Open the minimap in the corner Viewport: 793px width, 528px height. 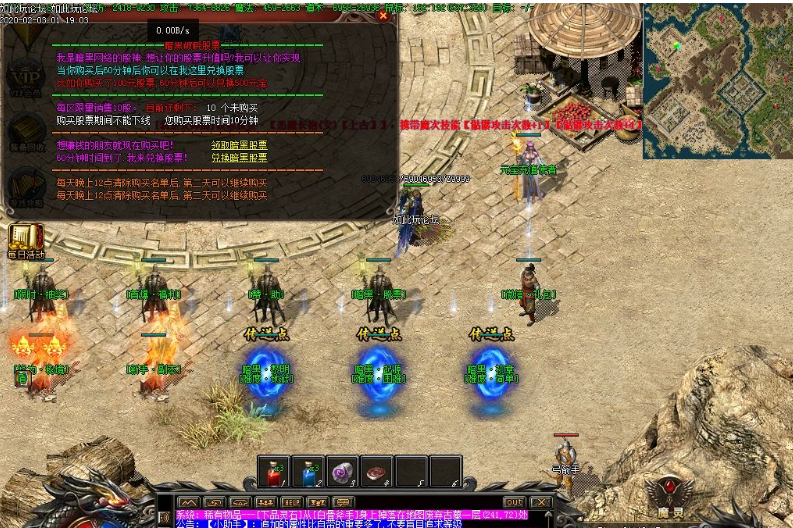point(717,80)
